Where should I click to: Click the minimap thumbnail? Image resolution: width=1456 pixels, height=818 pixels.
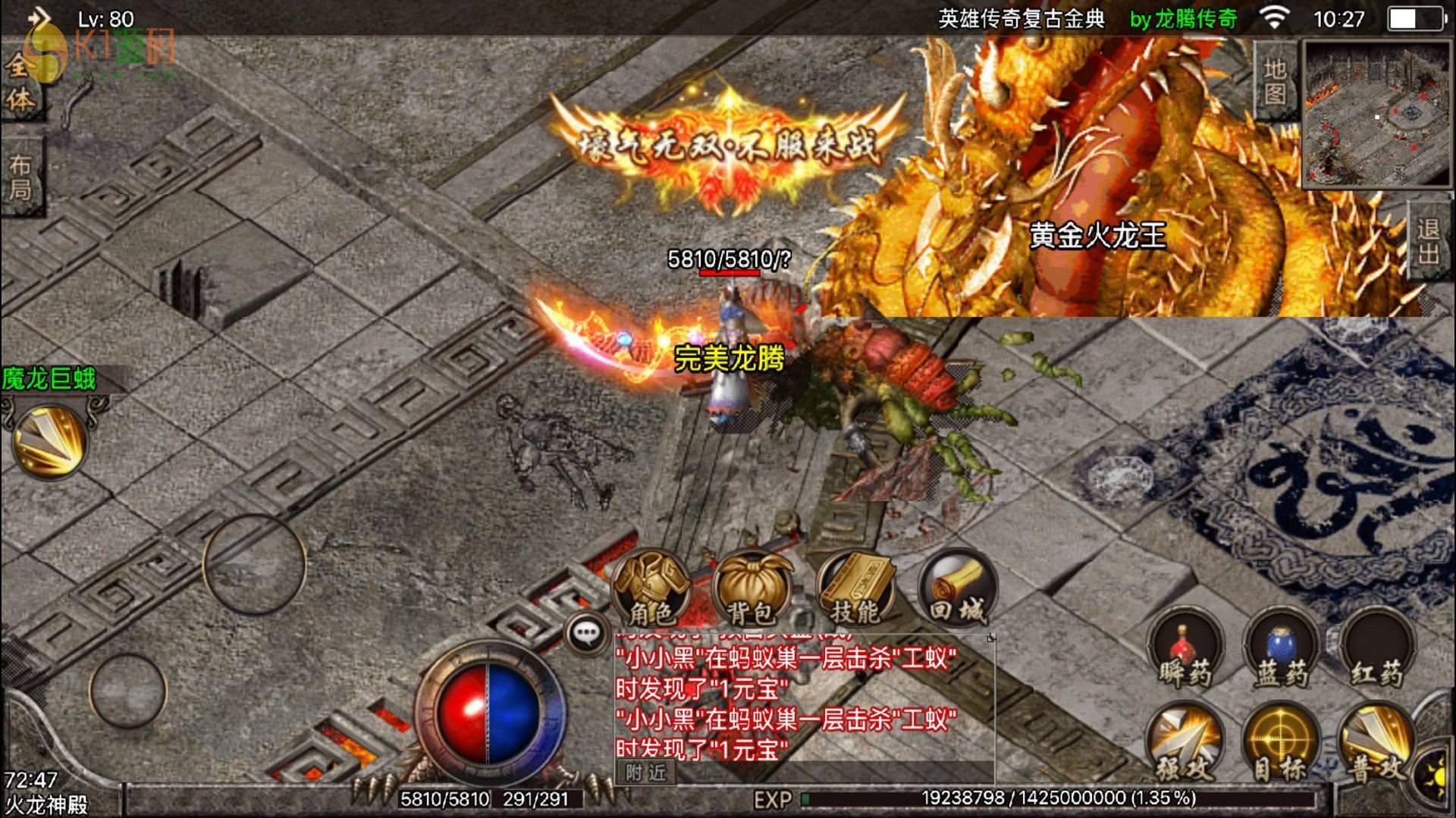point(1376,114)
